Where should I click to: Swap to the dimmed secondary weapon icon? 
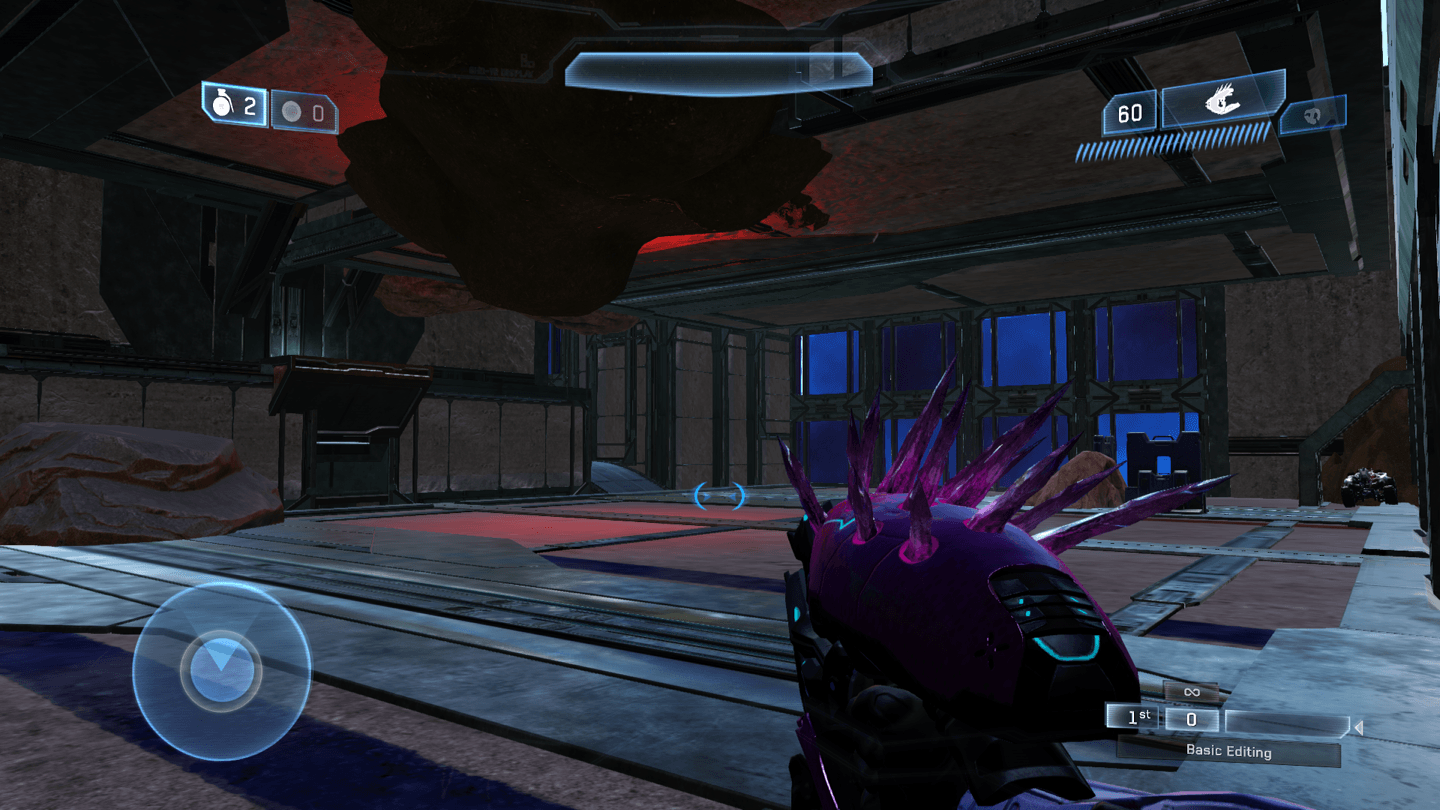click(1312, 115)
